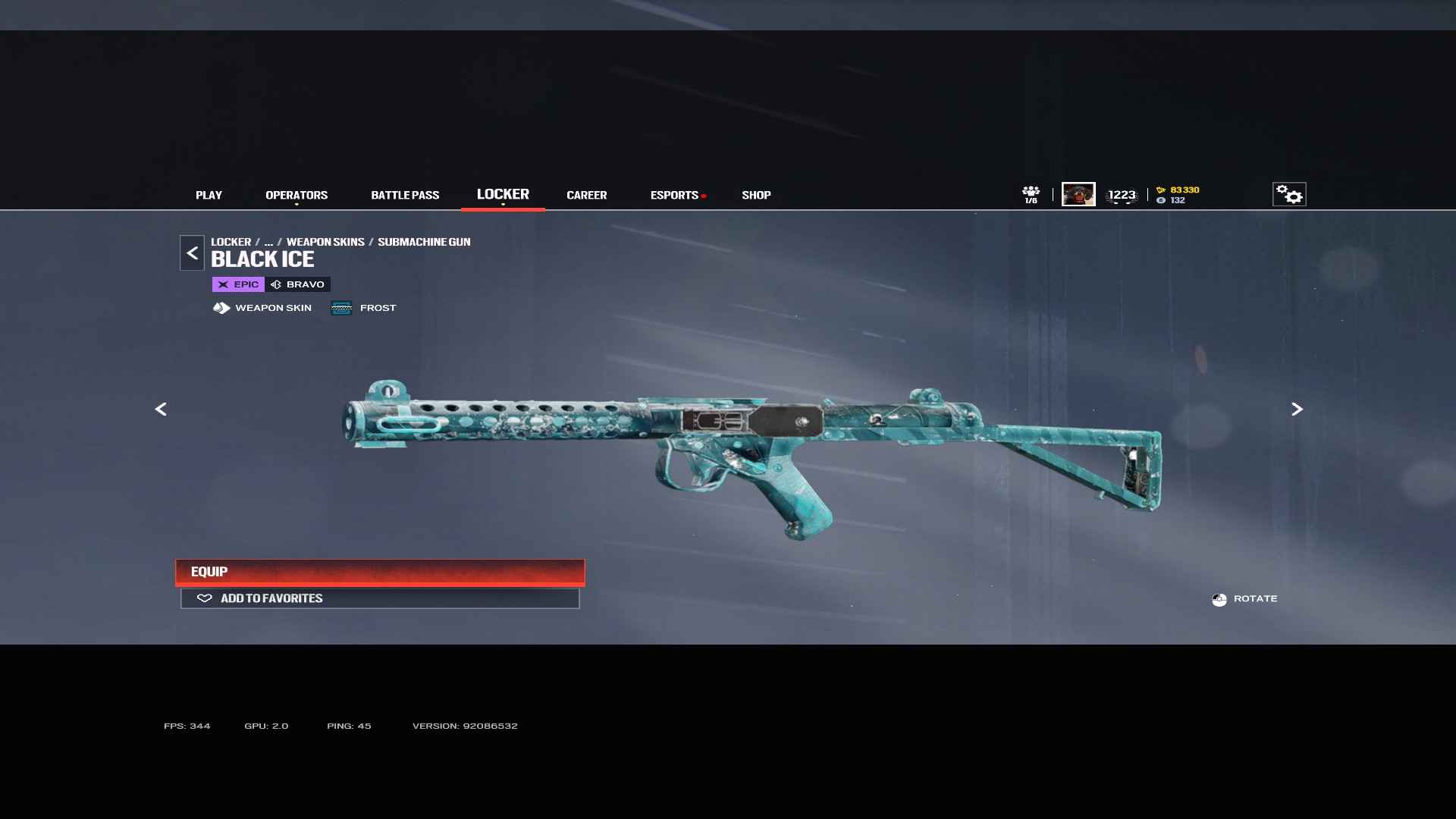The height and width of the screenshot is (819, 1456).
Task: Equip the Black Ice skin
Action: (x=380, y=572)
